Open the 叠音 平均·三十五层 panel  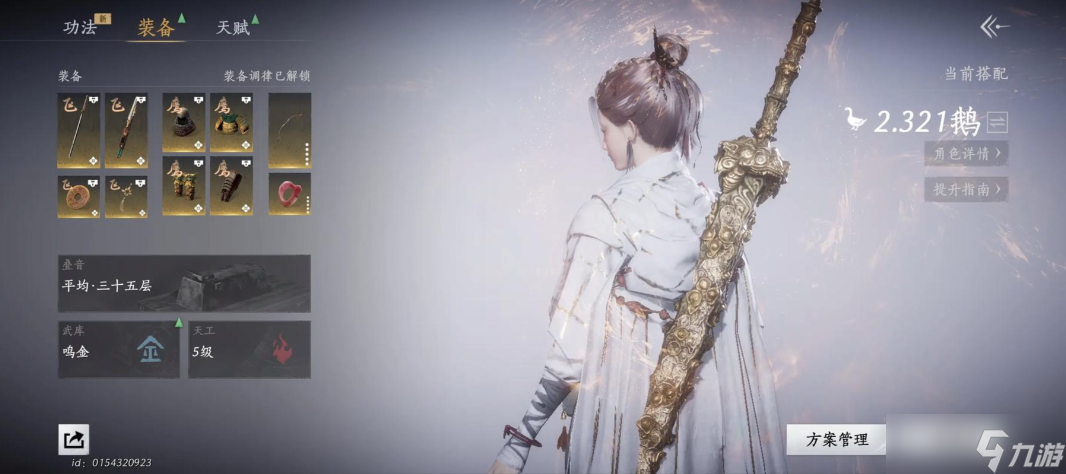click(184, 283)
